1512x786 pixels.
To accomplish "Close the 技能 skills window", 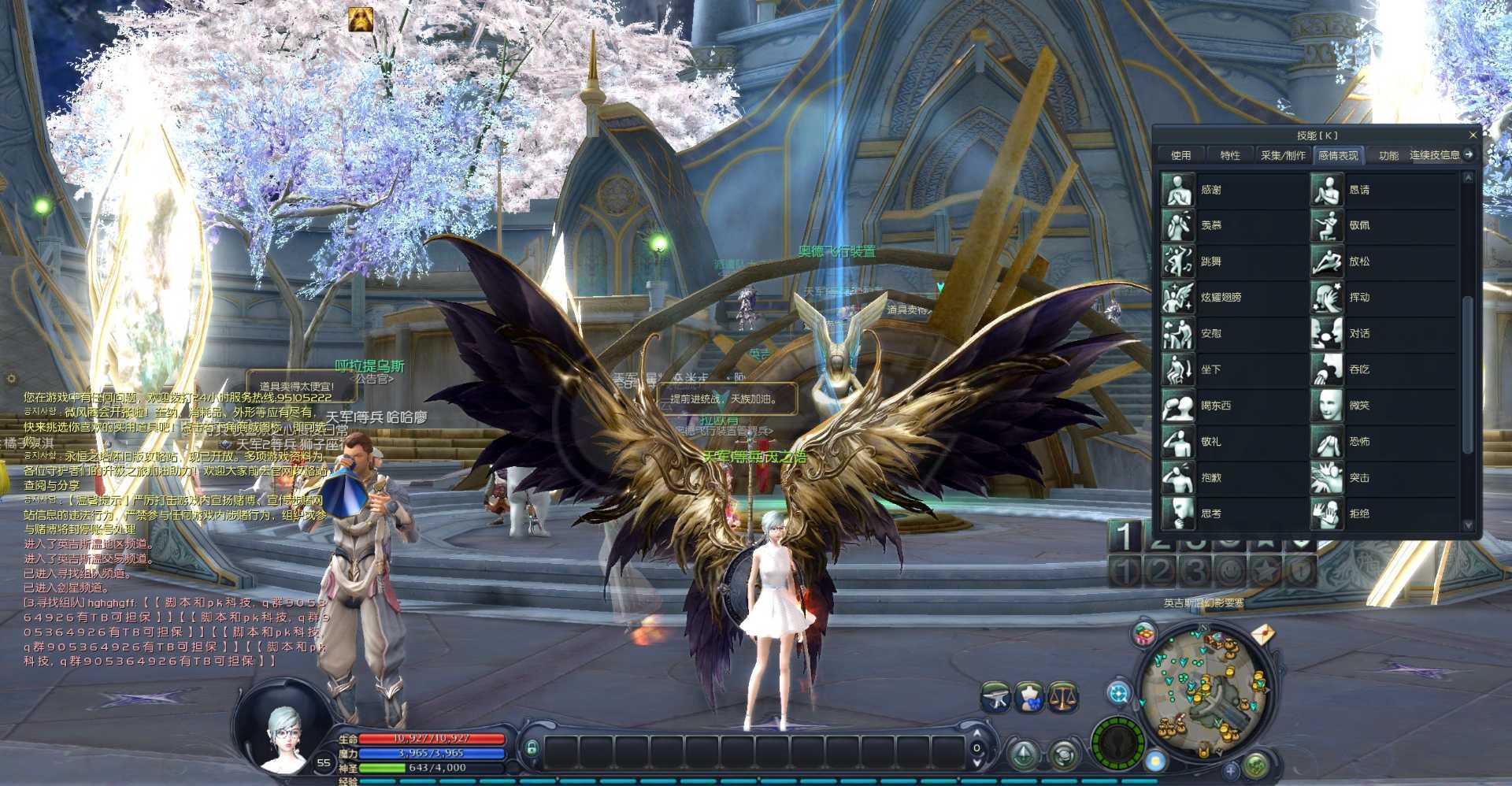I will click(x=1473, y=135).
